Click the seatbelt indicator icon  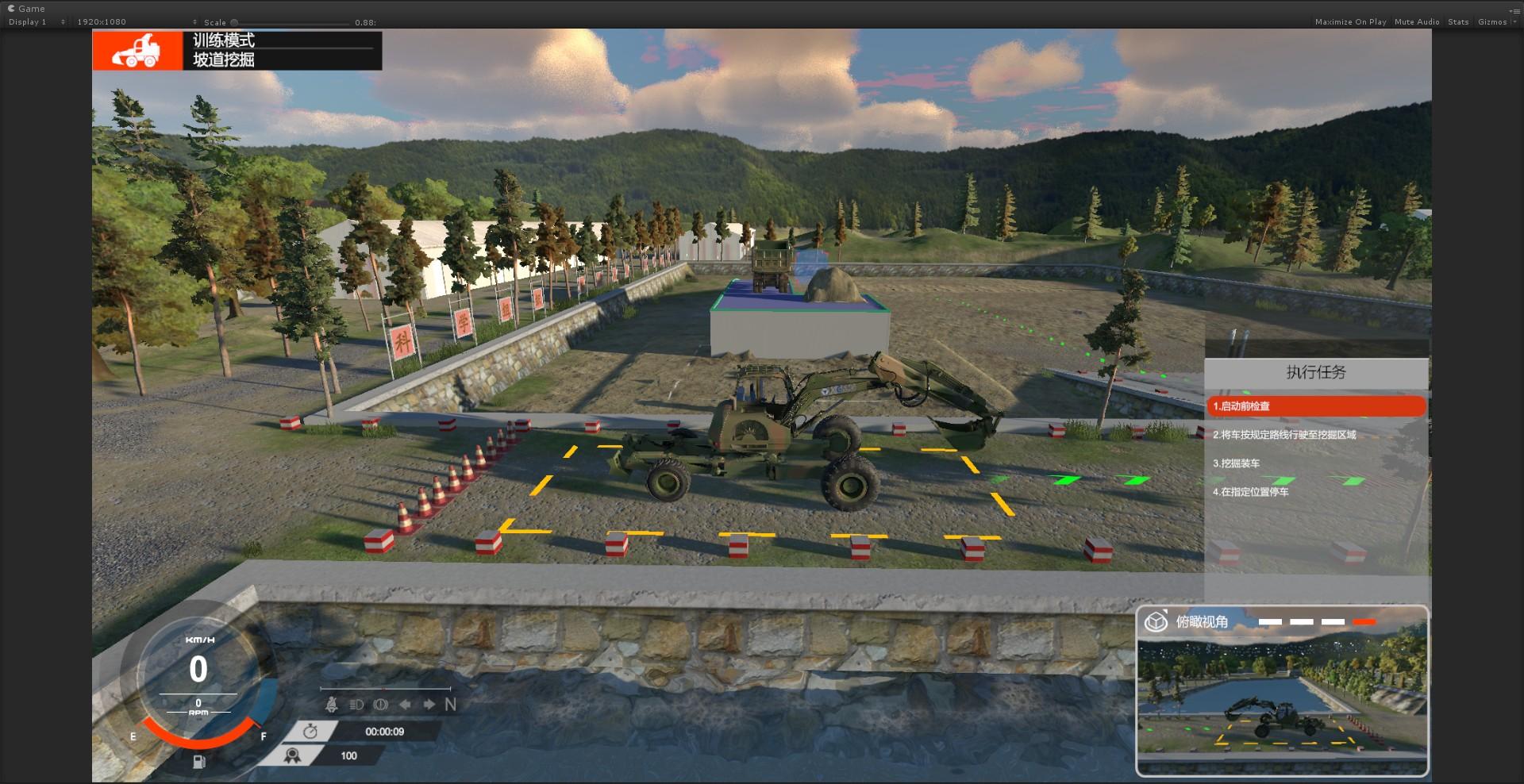(x=332, y=705)
